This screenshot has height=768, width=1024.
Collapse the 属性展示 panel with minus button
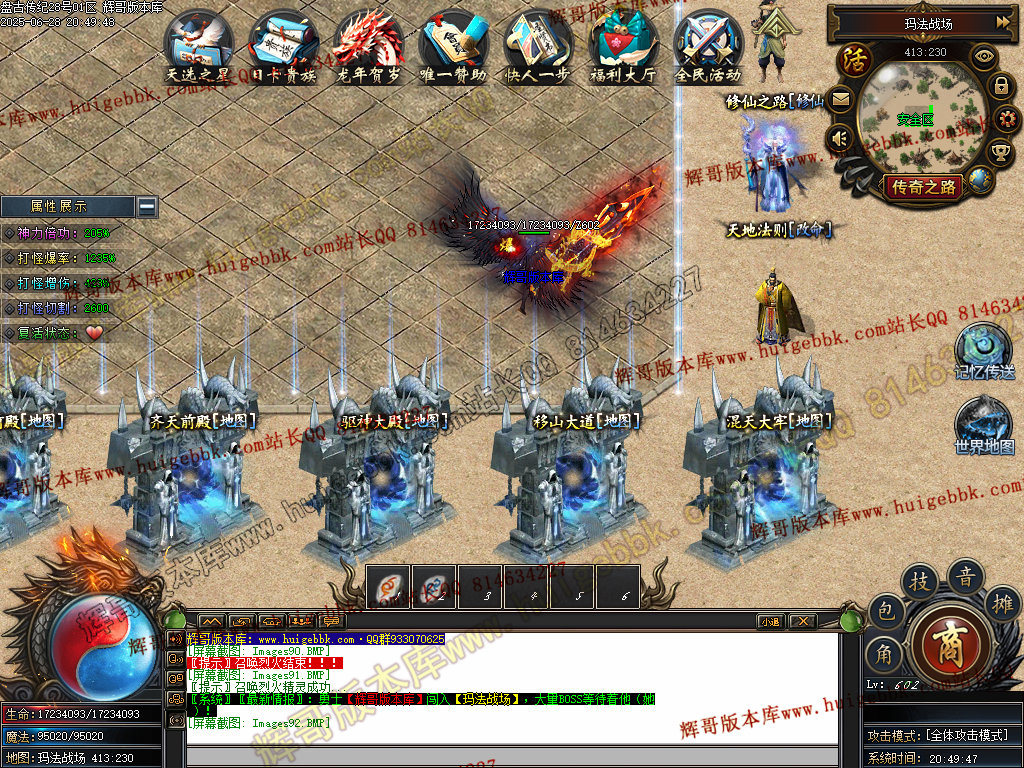[x=147, y=207]
